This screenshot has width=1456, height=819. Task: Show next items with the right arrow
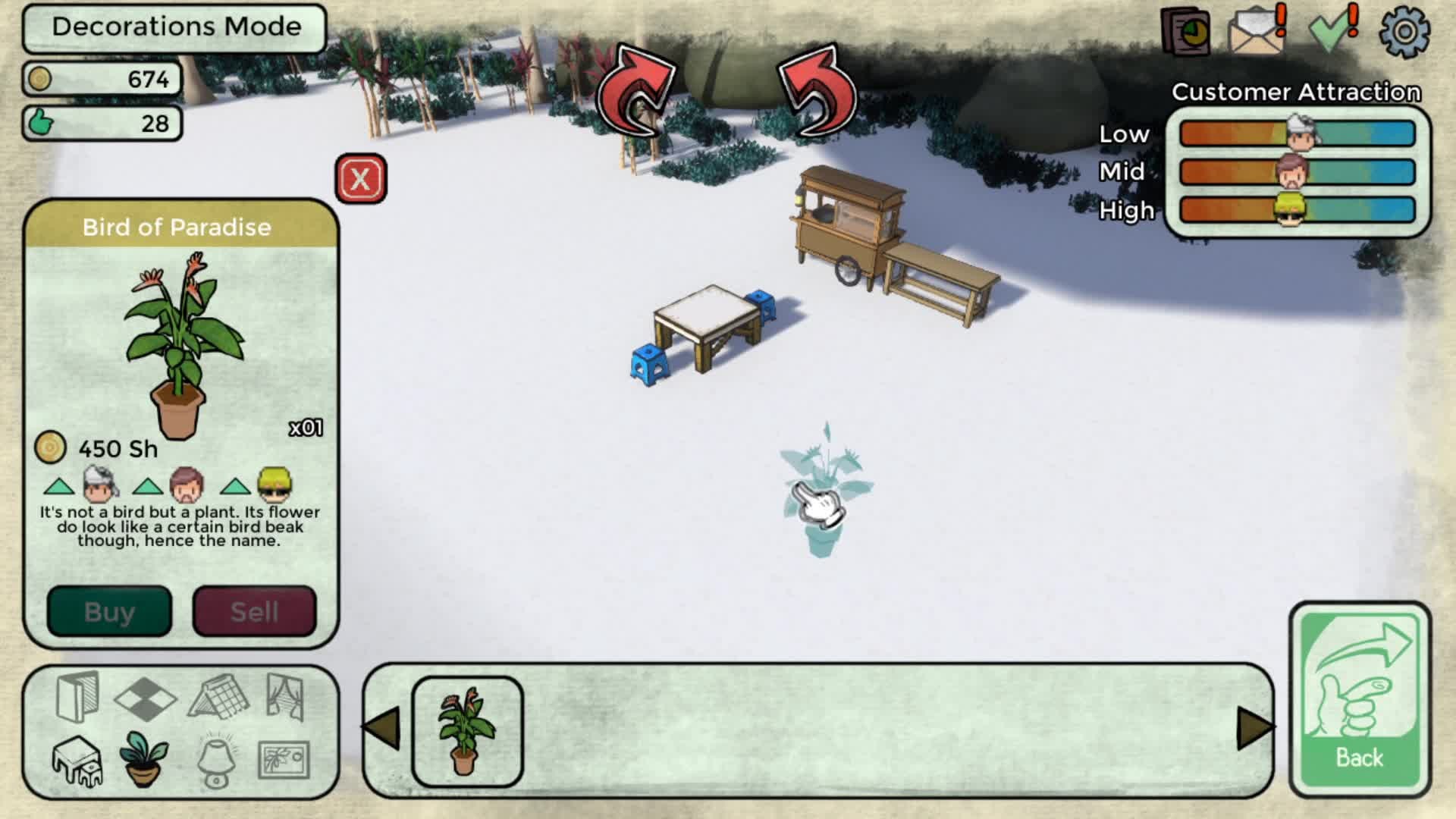point(1254,729)
